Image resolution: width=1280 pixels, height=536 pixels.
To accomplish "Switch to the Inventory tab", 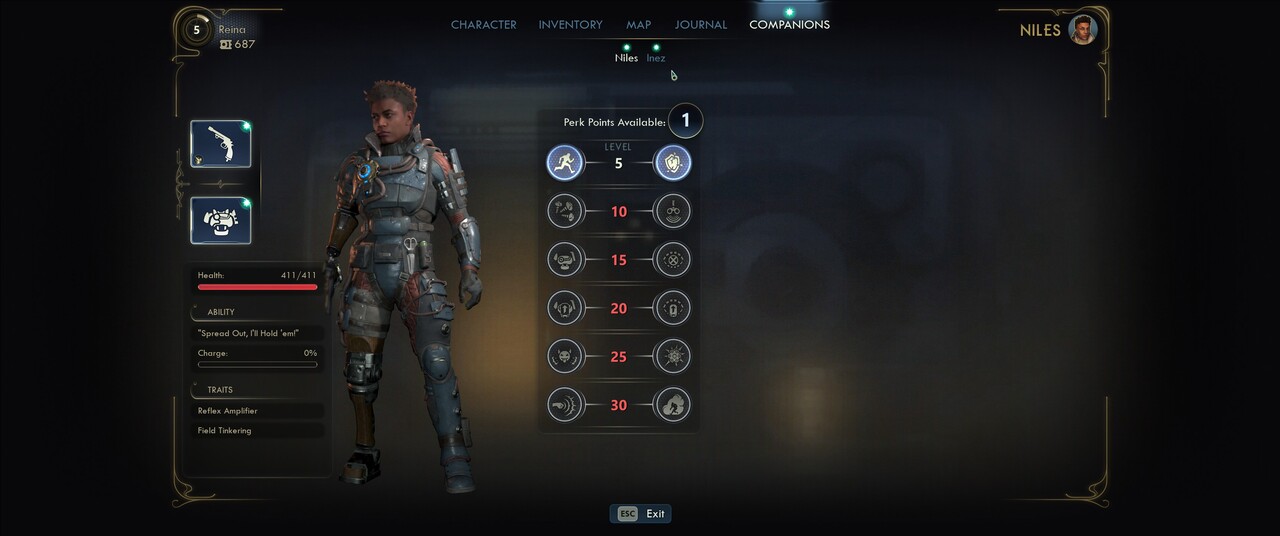I will pos(570,25).
